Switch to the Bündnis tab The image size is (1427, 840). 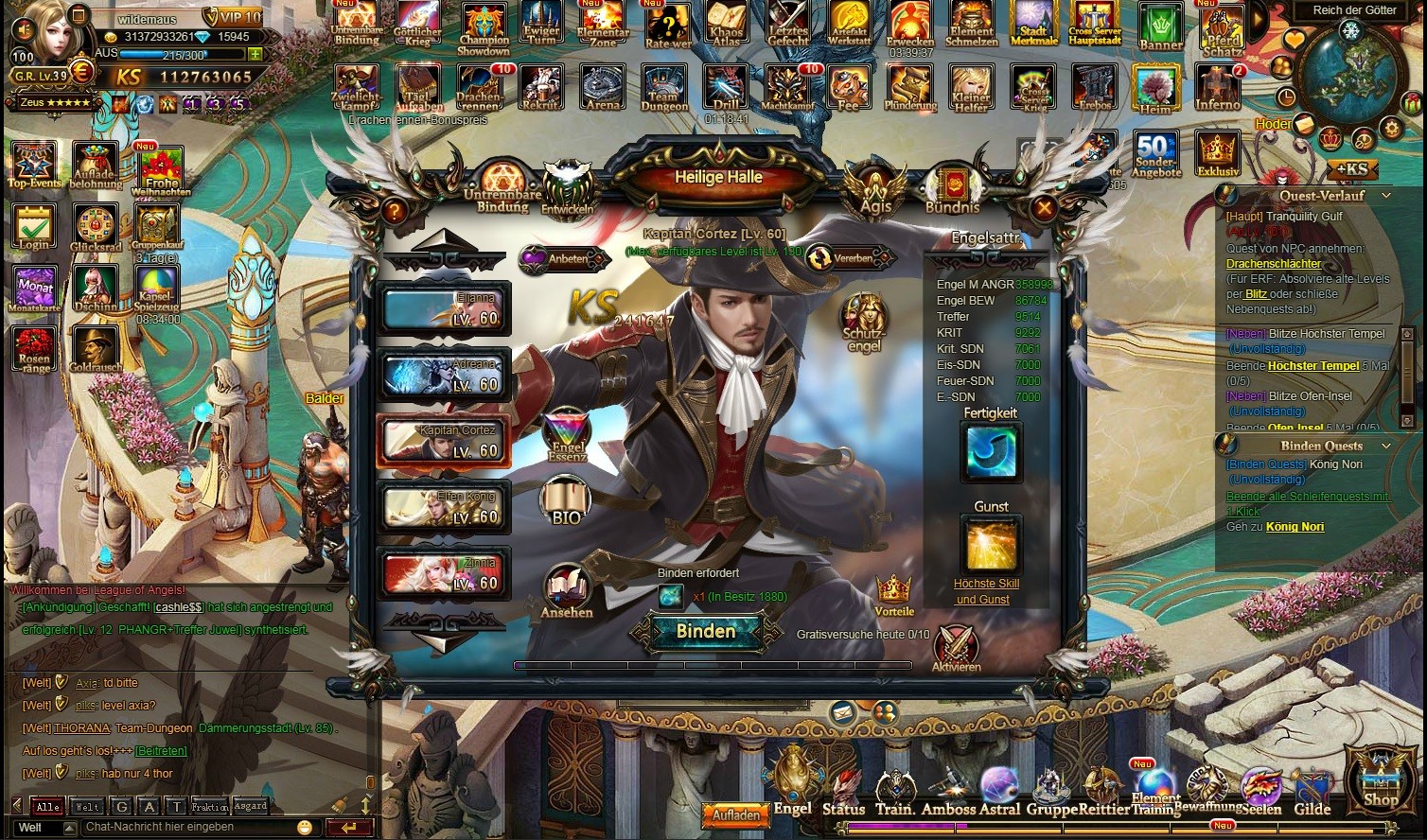coord(951,188)
